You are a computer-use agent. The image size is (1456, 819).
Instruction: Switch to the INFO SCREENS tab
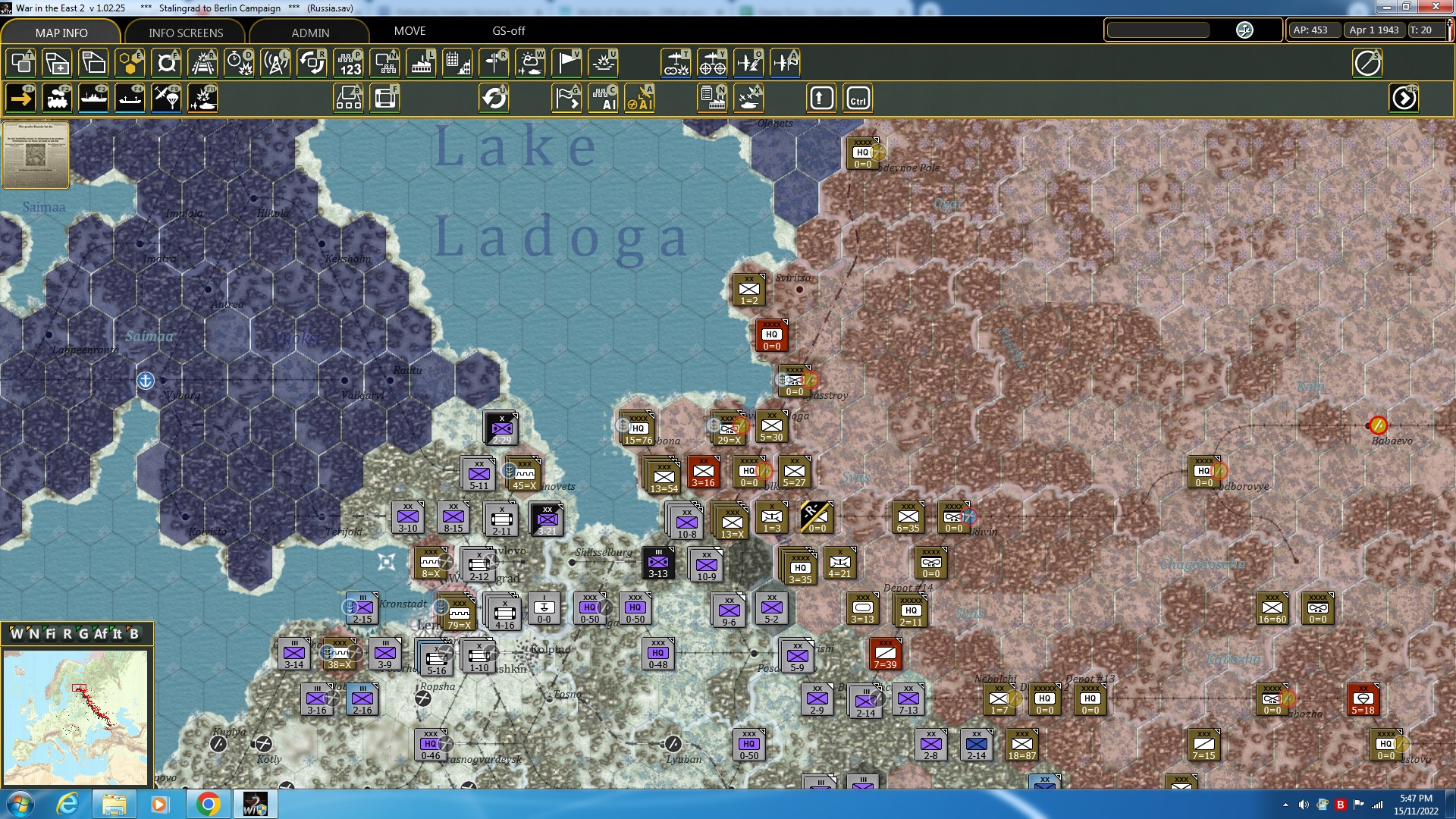184,33
